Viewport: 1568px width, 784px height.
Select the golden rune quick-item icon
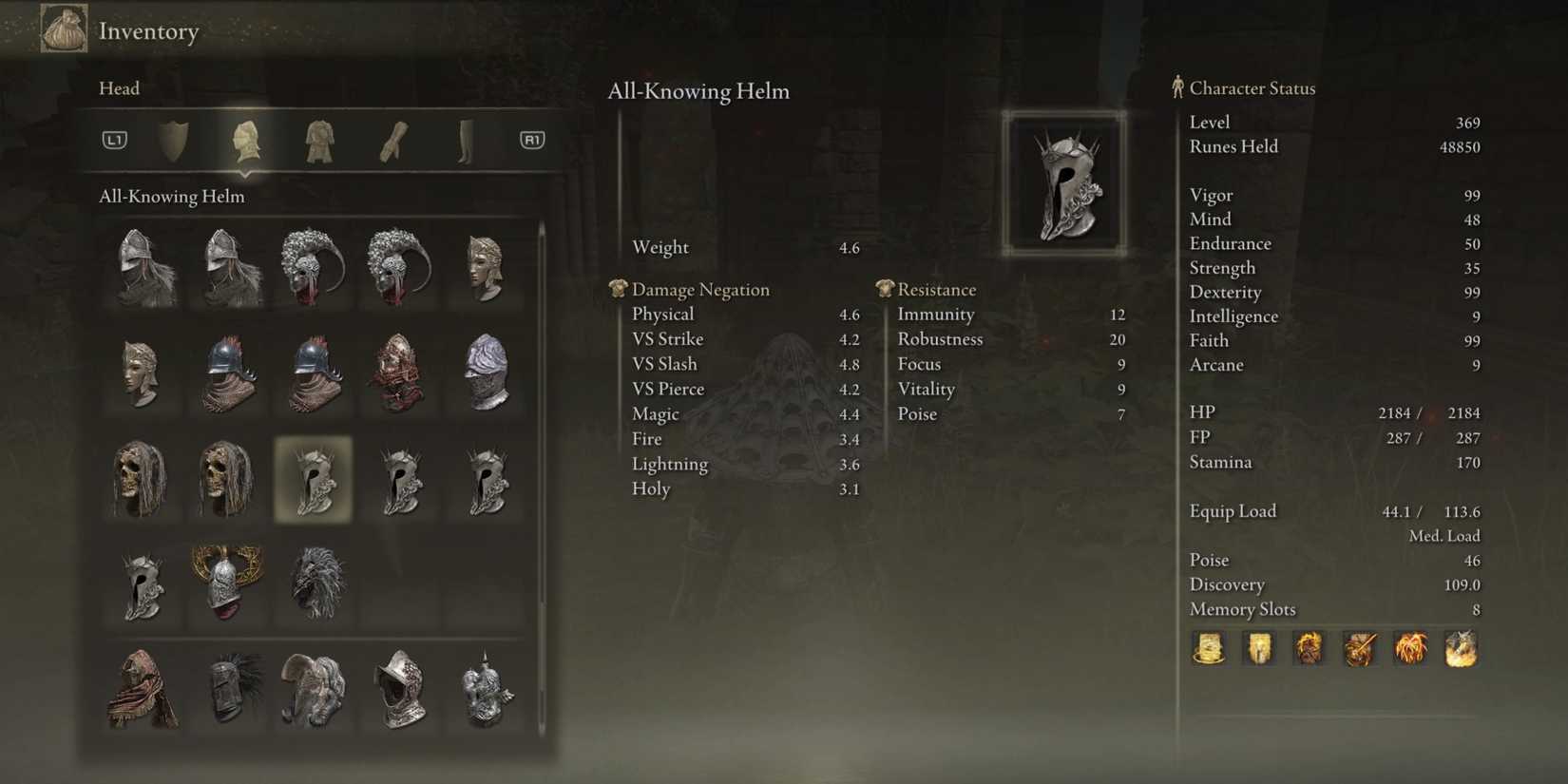pos(1209,649)
